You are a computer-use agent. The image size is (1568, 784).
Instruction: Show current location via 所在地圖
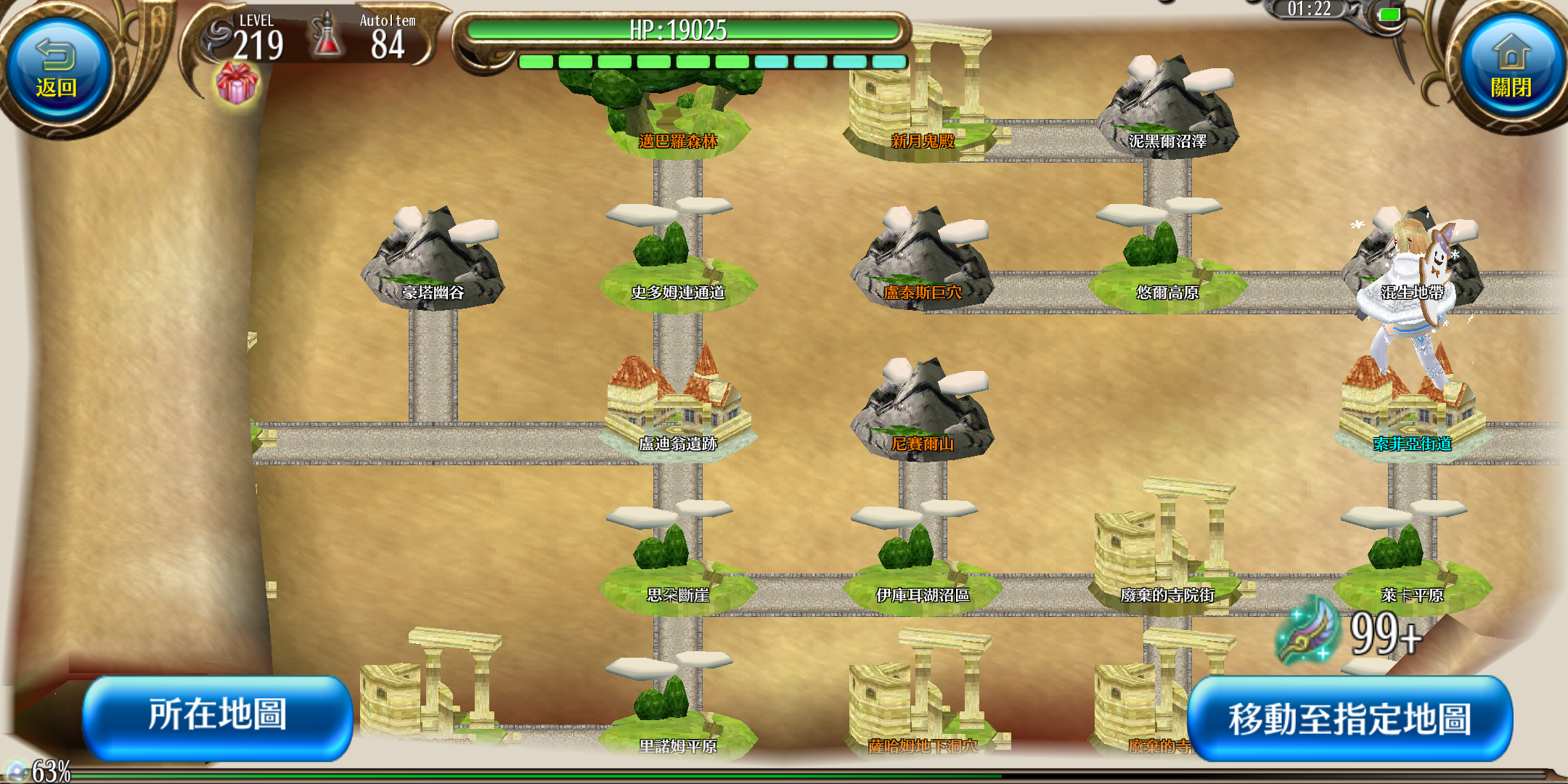[x=218, y=716]
